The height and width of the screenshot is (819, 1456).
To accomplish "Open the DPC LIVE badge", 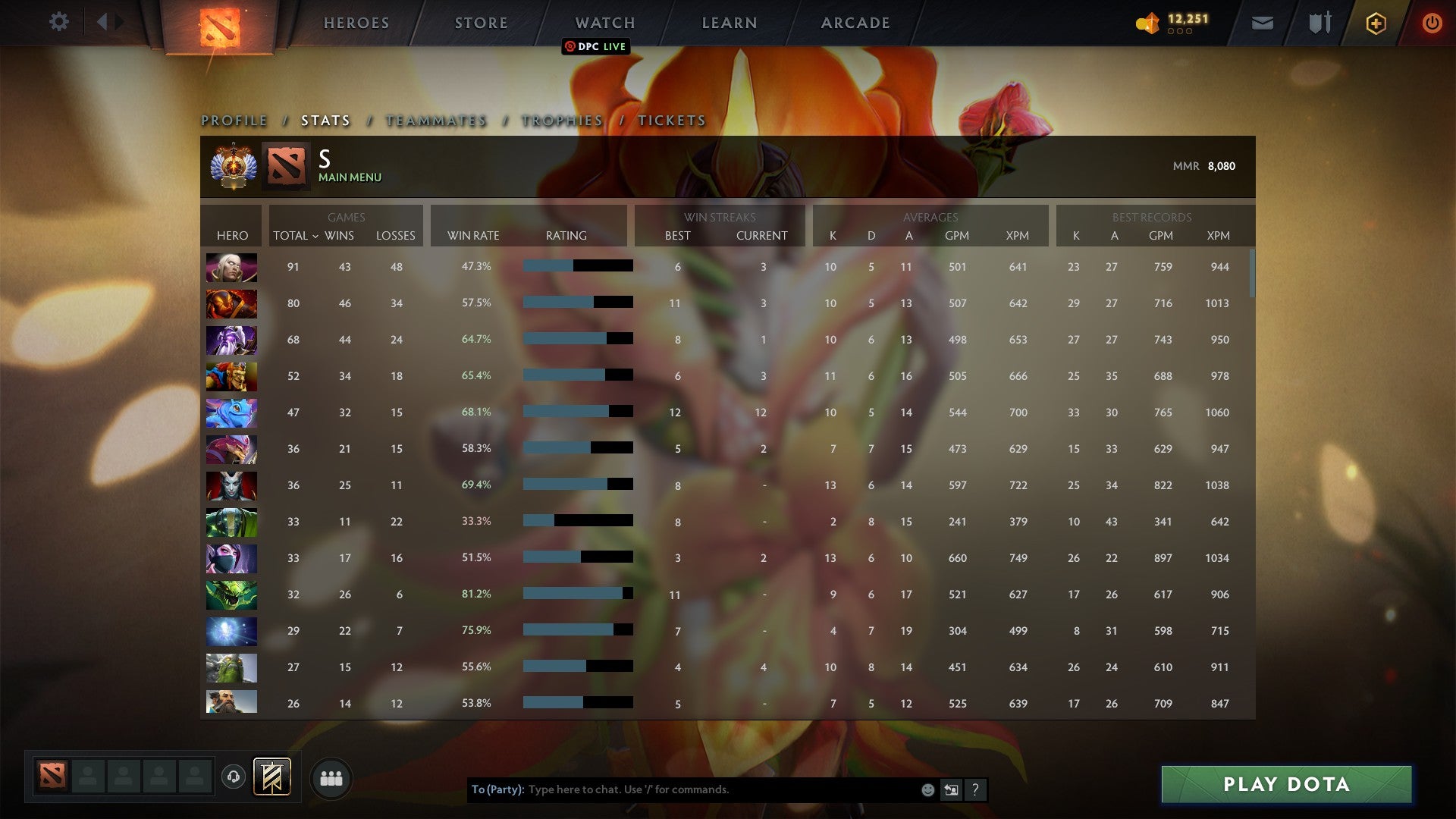I will click(x=596, y=46).
